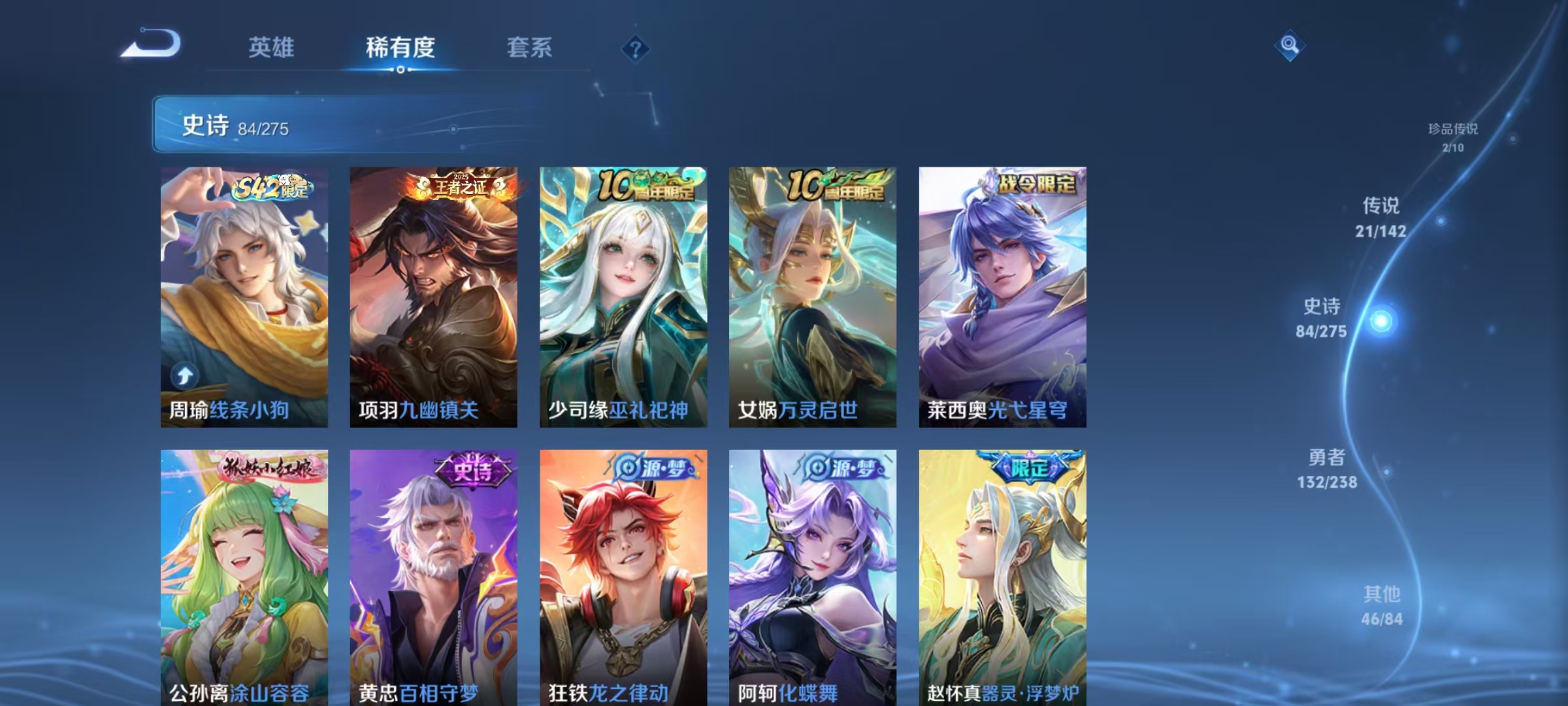
Task: Click the question mark help icon
Action: pyautogui.click(x=636, y=48)
